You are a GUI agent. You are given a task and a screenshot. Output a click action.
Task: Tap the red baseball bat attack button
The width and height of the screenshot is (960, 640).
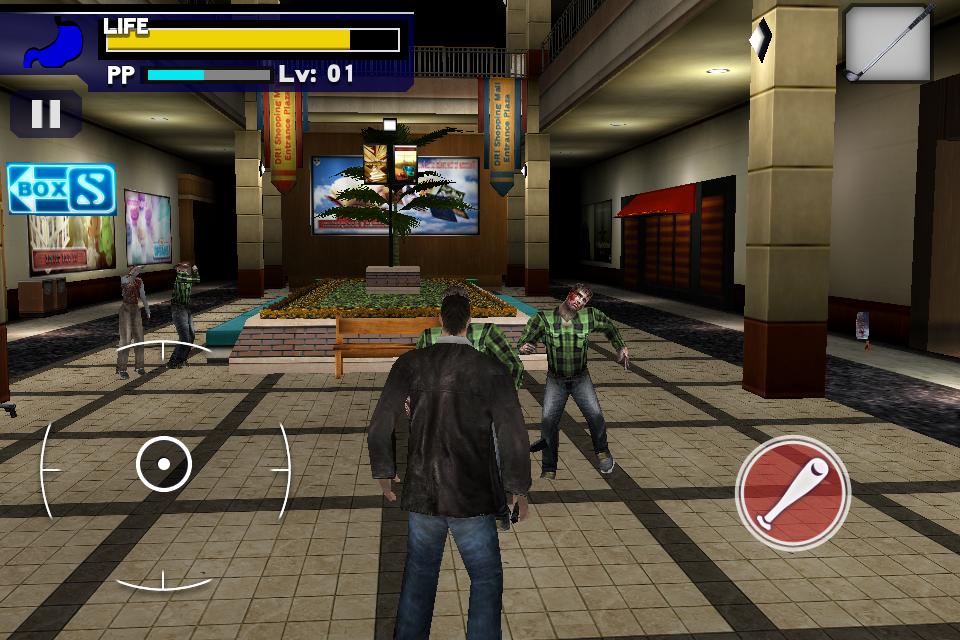[x=793, y=492]
